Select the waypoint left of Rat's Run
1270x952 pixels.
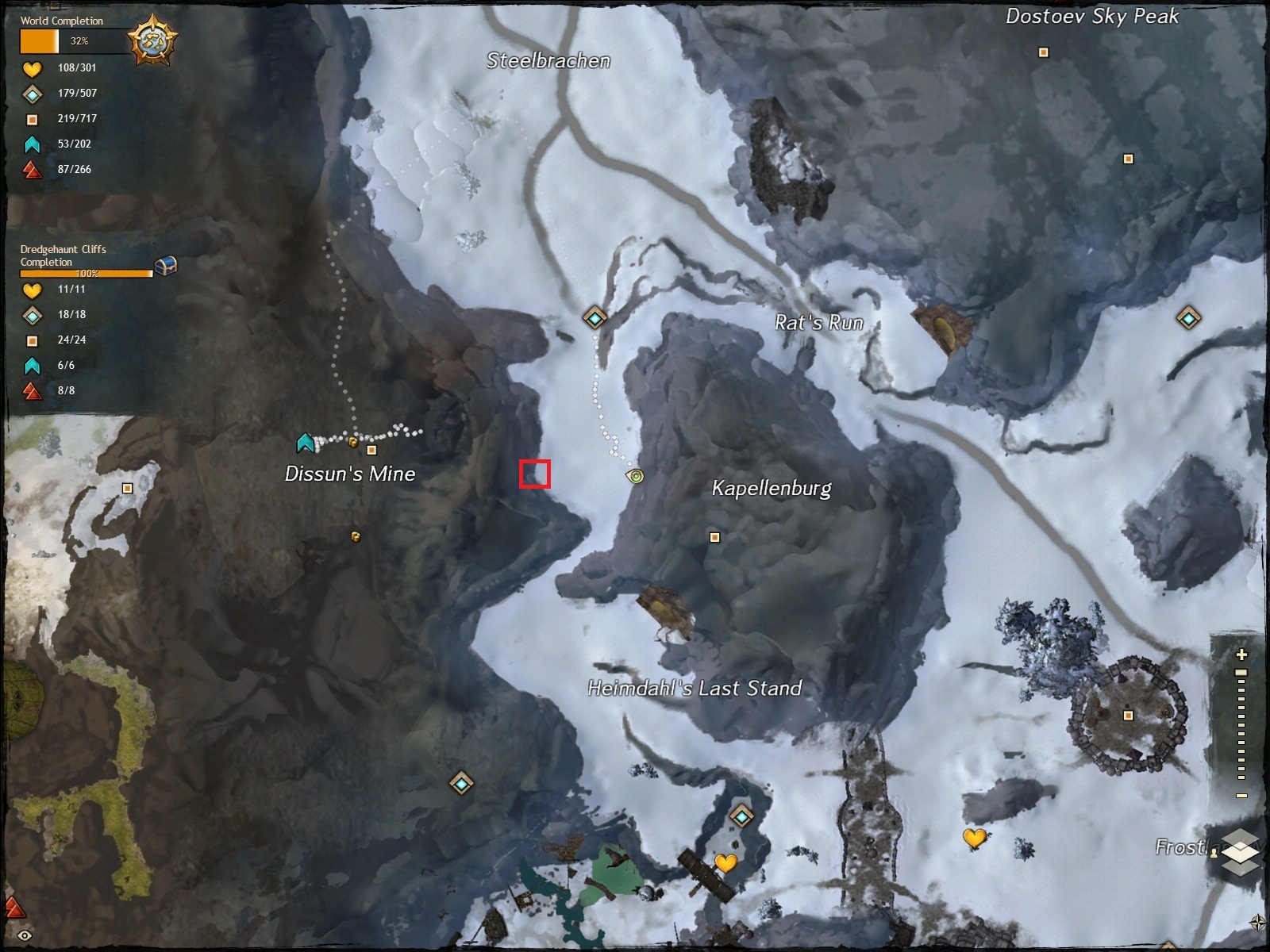click(595, 318)
